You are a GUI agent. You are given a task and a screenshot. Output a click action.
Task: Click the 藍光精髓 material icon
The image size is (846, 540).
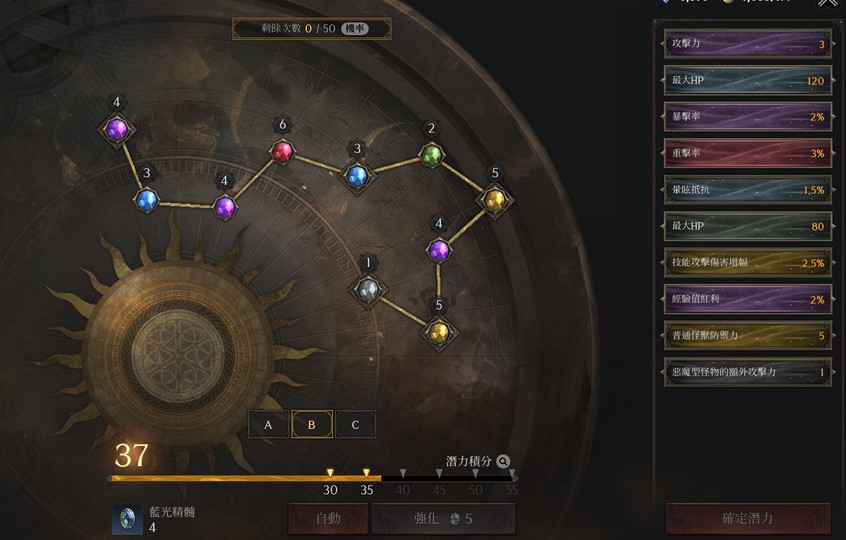pos(127,519)
